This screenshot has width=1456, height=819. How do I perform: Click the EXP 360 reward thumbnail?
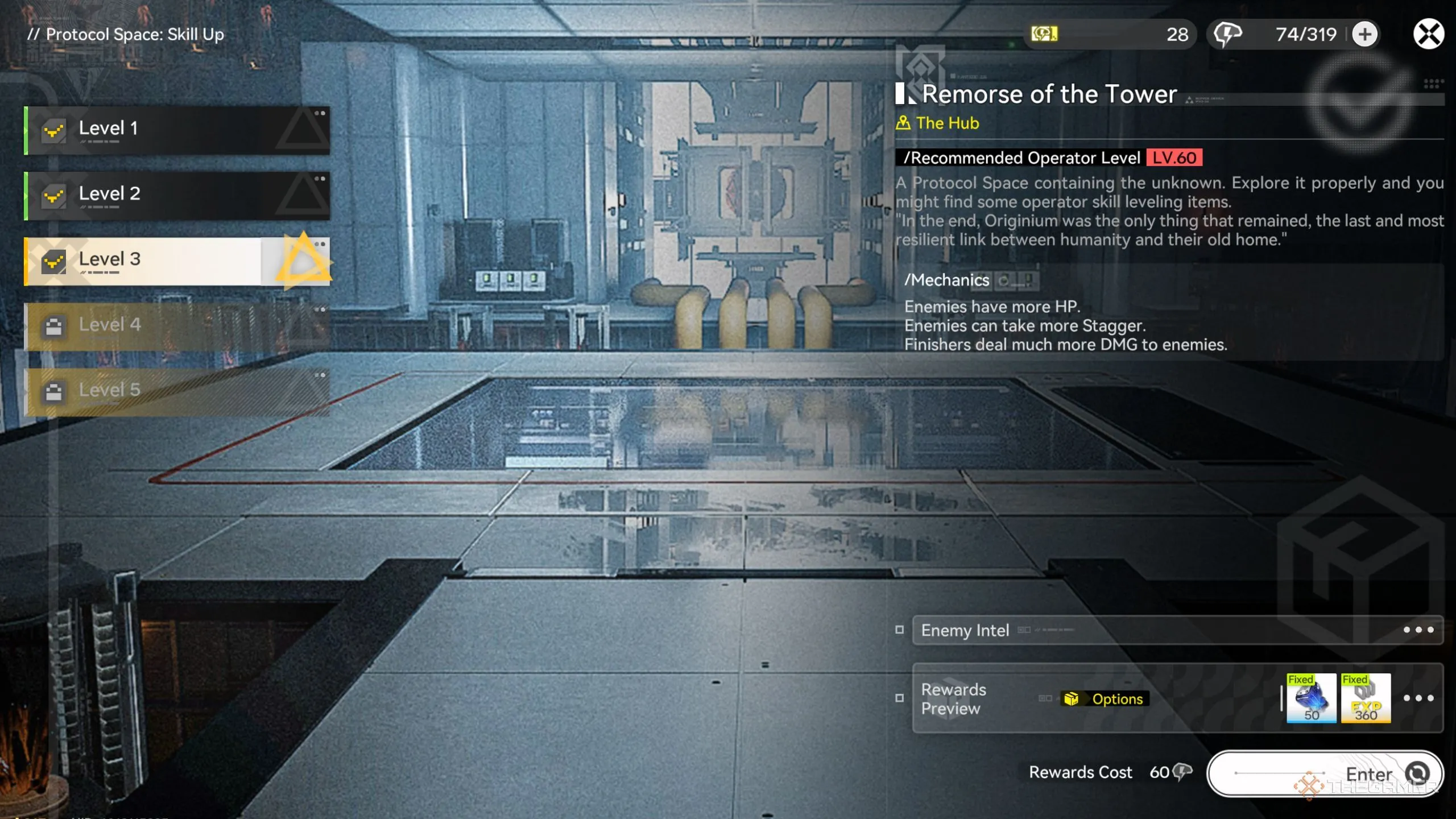pos(1365,698)
